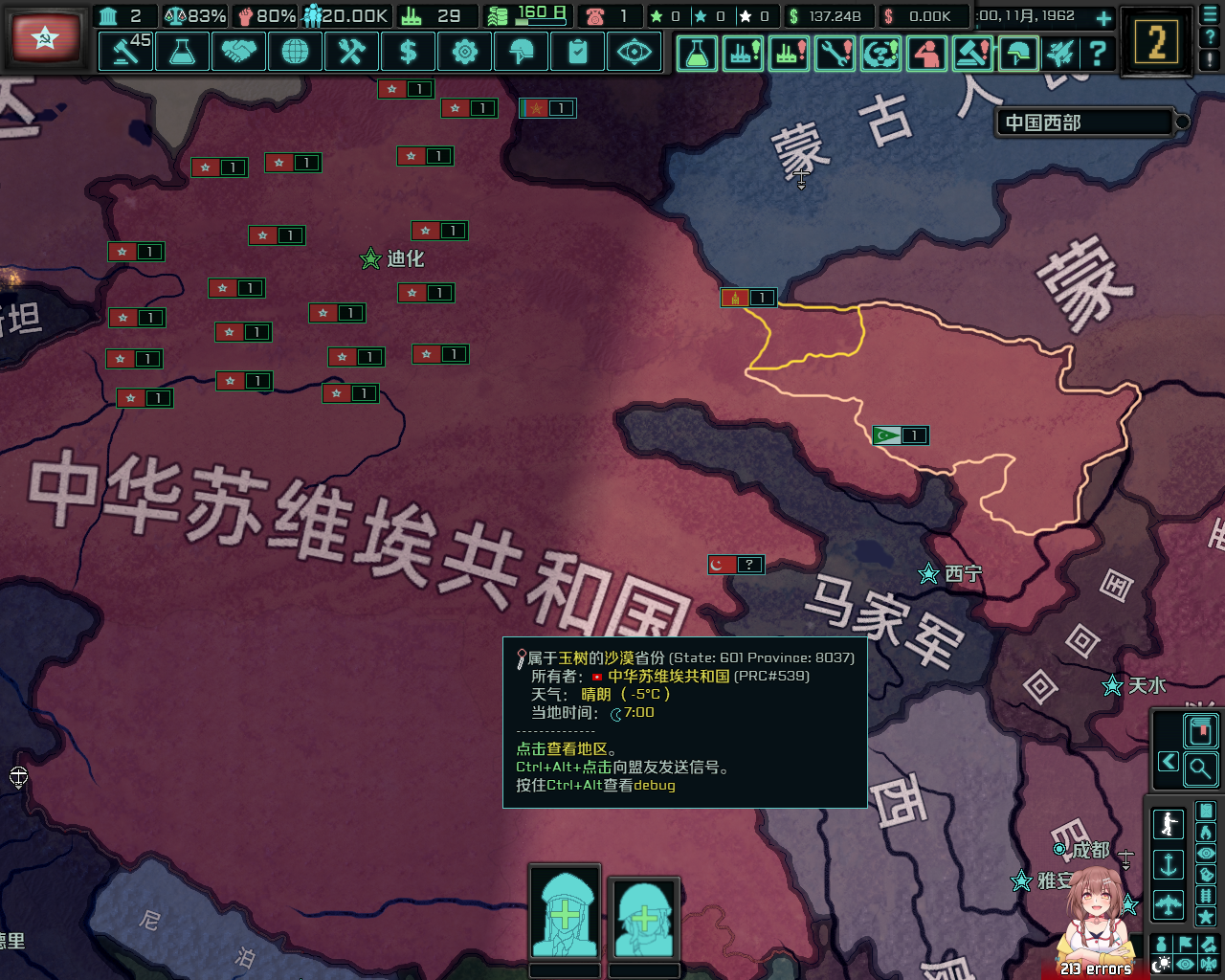This screenshot has height=980, width=1225.
Task: Open the diplomacy menu via the handshake icon
Action: (238, 53)
